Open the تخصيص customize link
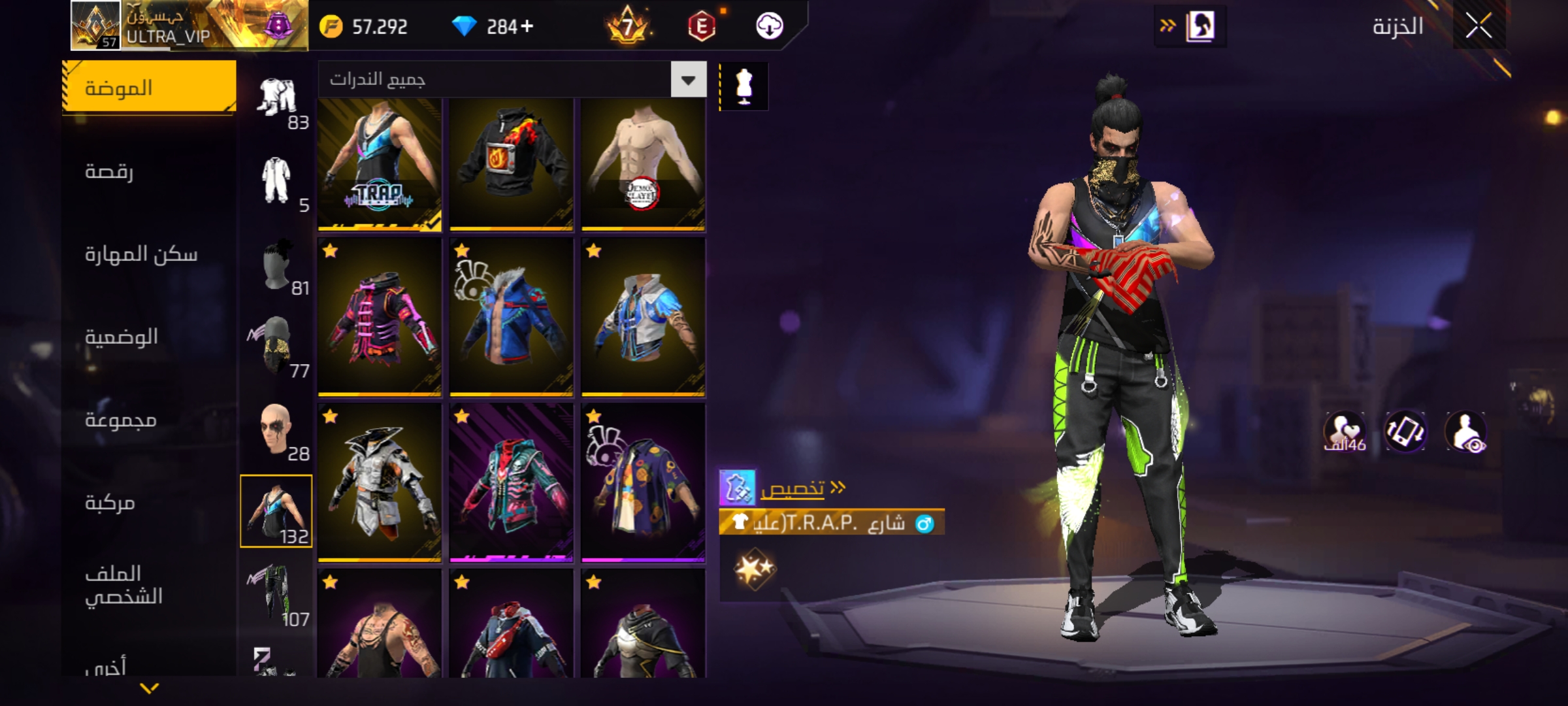This screenshot has width=1568, height=706. click(x=792, y=488)
